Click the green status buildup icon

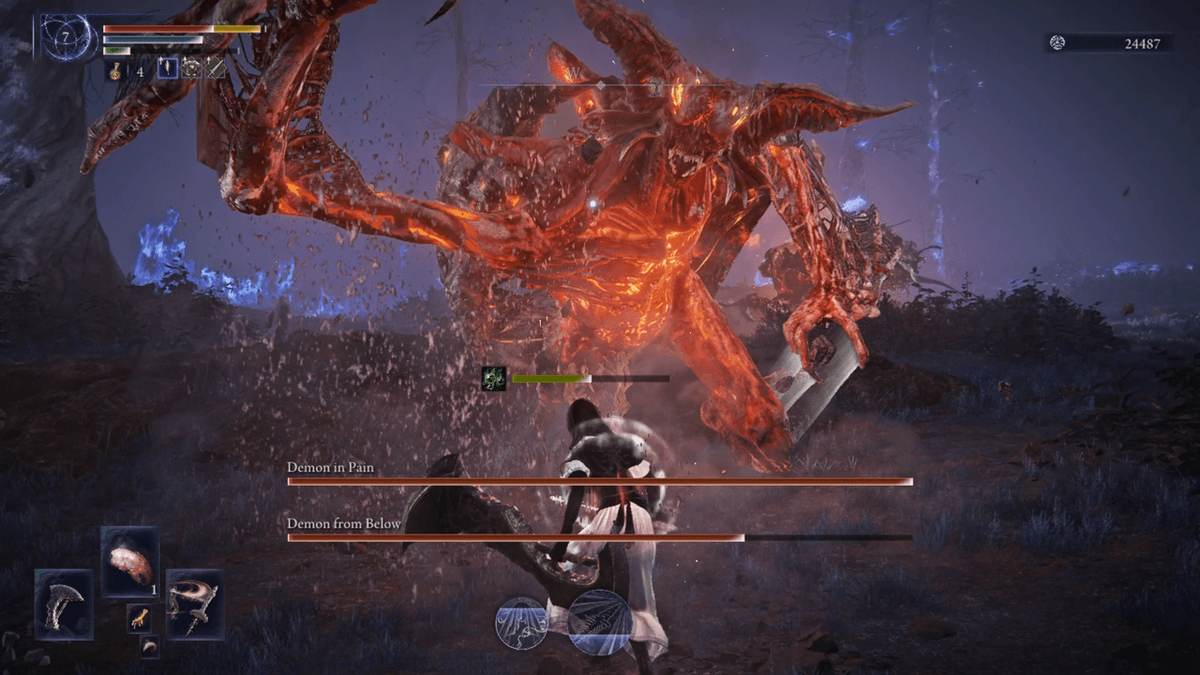494,379
